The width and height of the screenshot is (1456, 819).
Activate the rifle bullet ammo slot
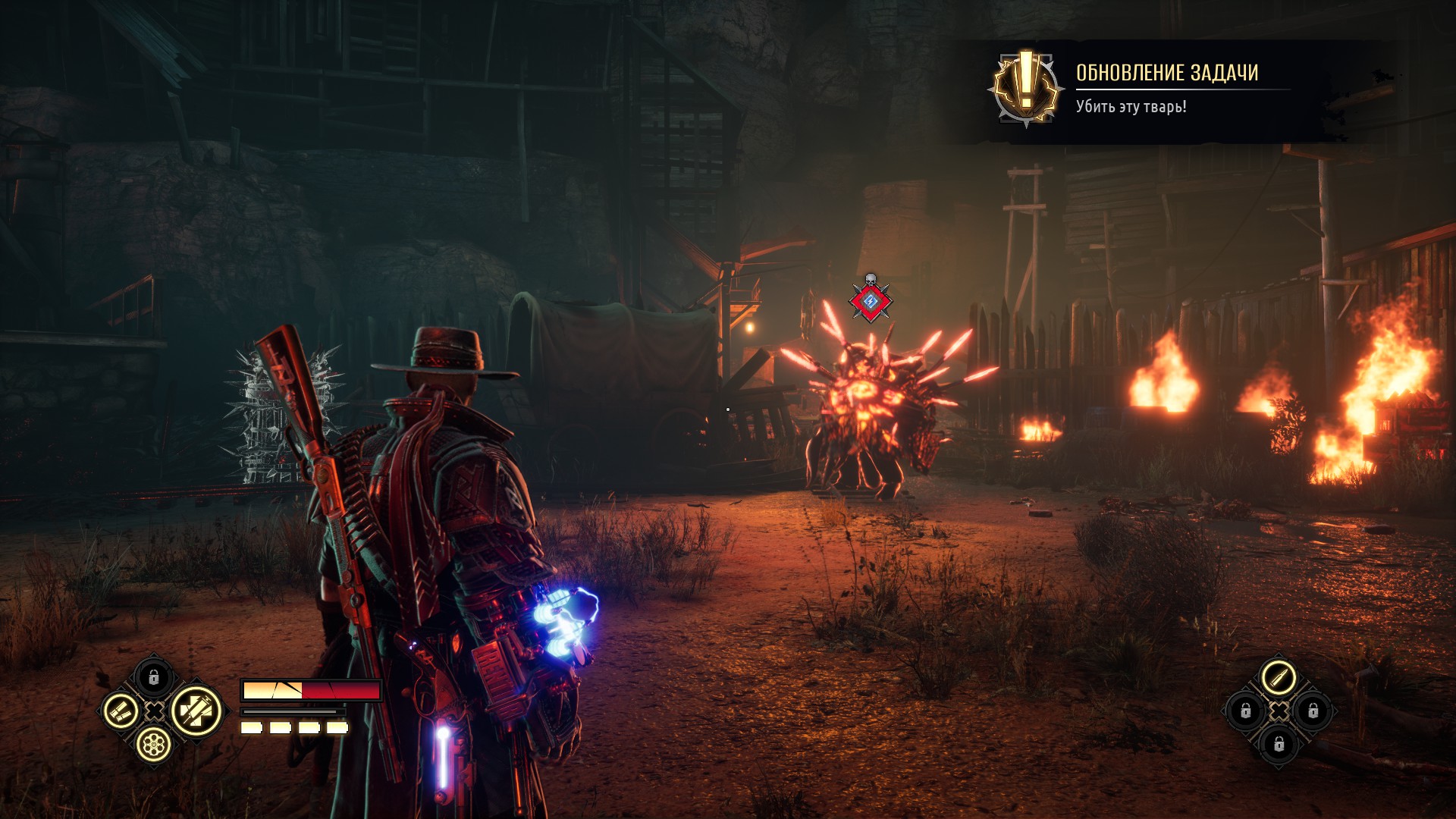pos(1278,677)
